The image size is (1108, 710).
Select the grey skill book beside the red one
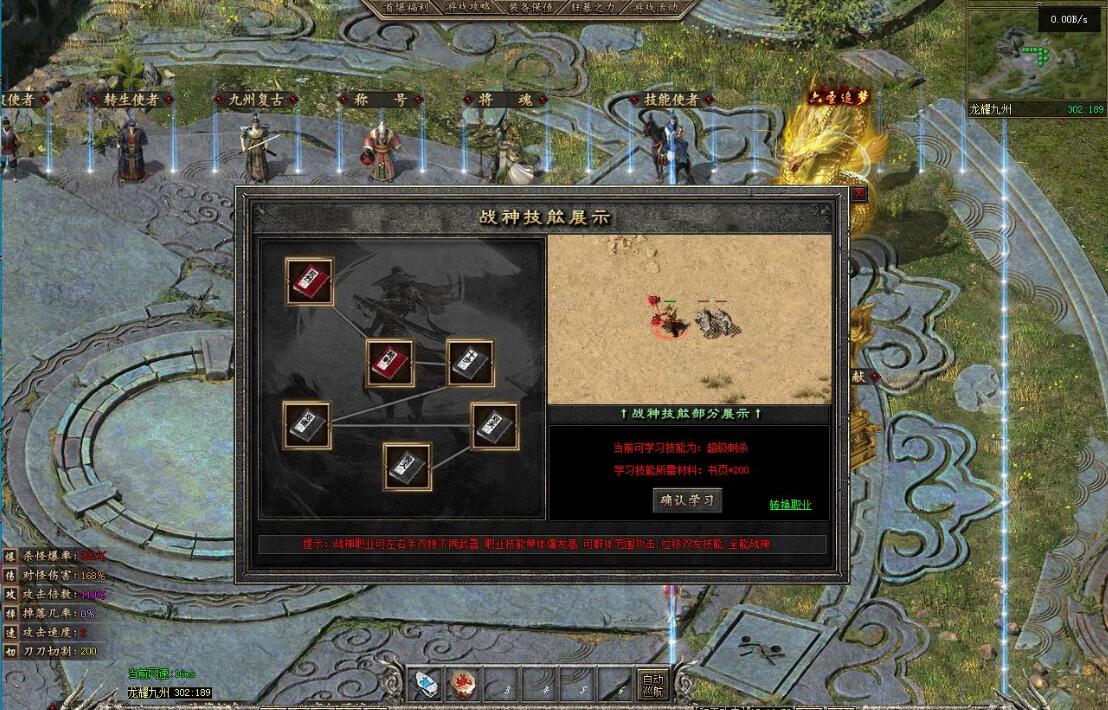469,363
